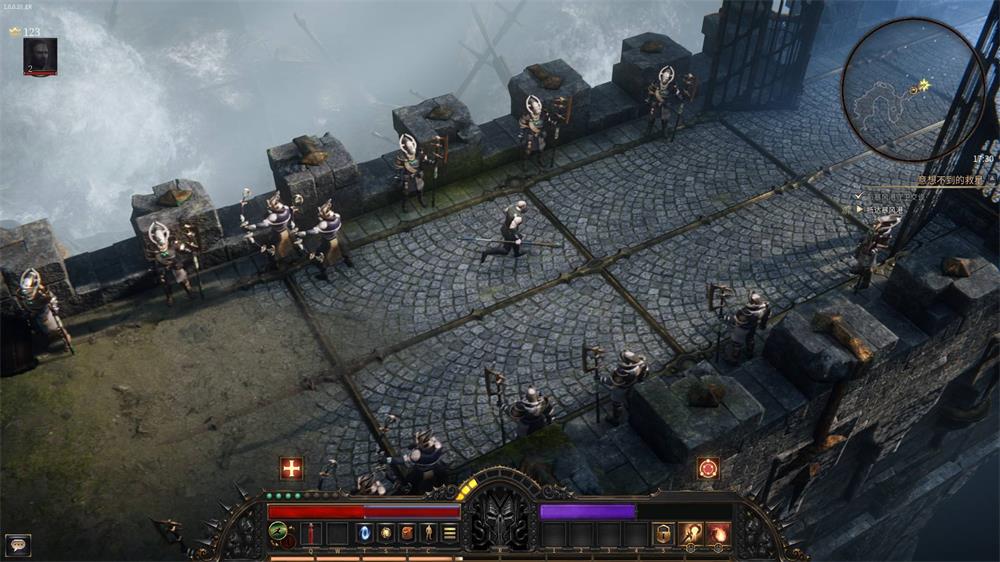Viewport: 1000px width, 562px height.
Task: Open the circular minimap
Action: pyautogui.click(x=913, y=90)
